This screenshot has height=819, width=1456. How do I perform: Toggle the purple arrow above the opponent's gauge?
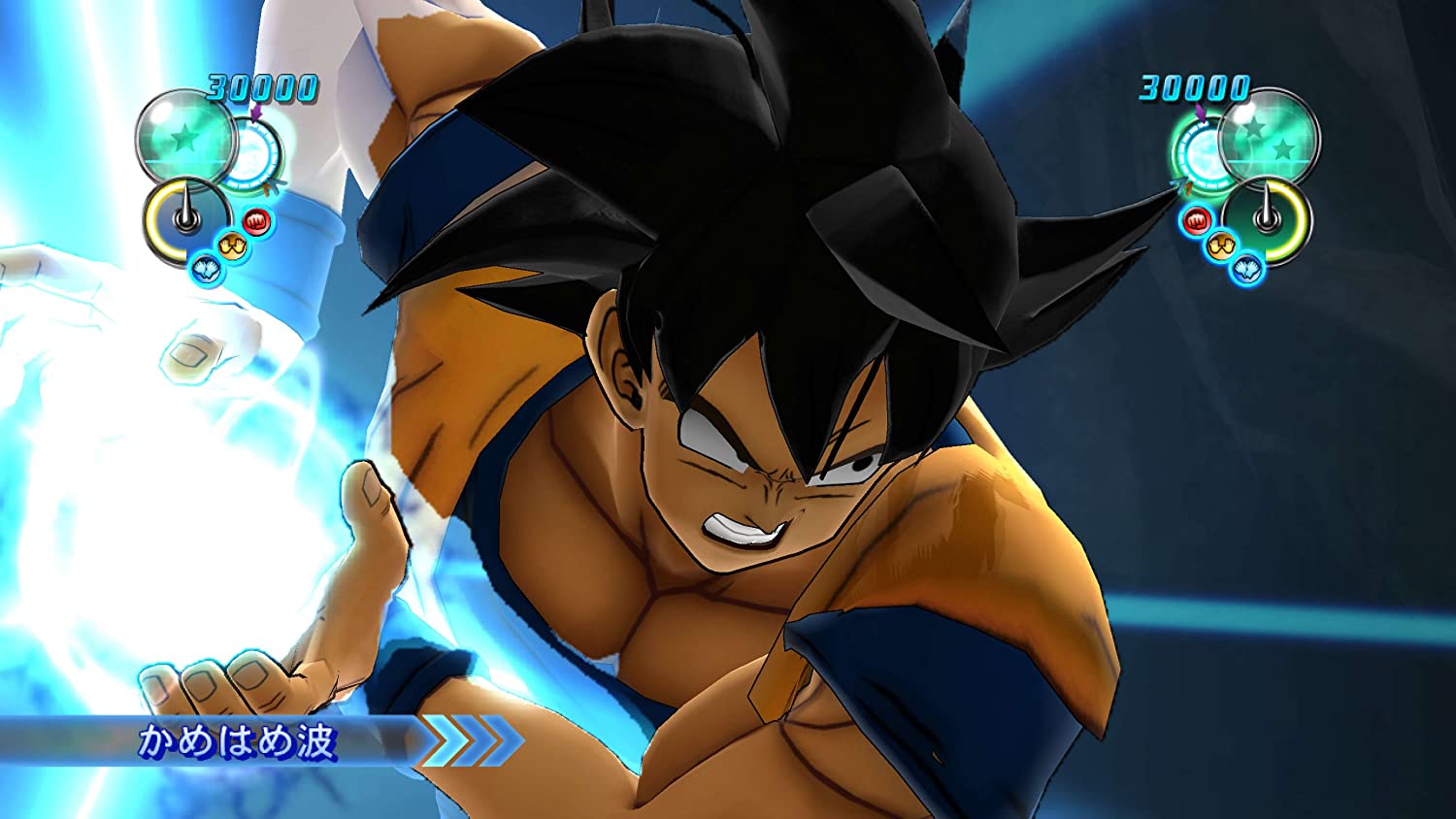(x=1201, y=112)
